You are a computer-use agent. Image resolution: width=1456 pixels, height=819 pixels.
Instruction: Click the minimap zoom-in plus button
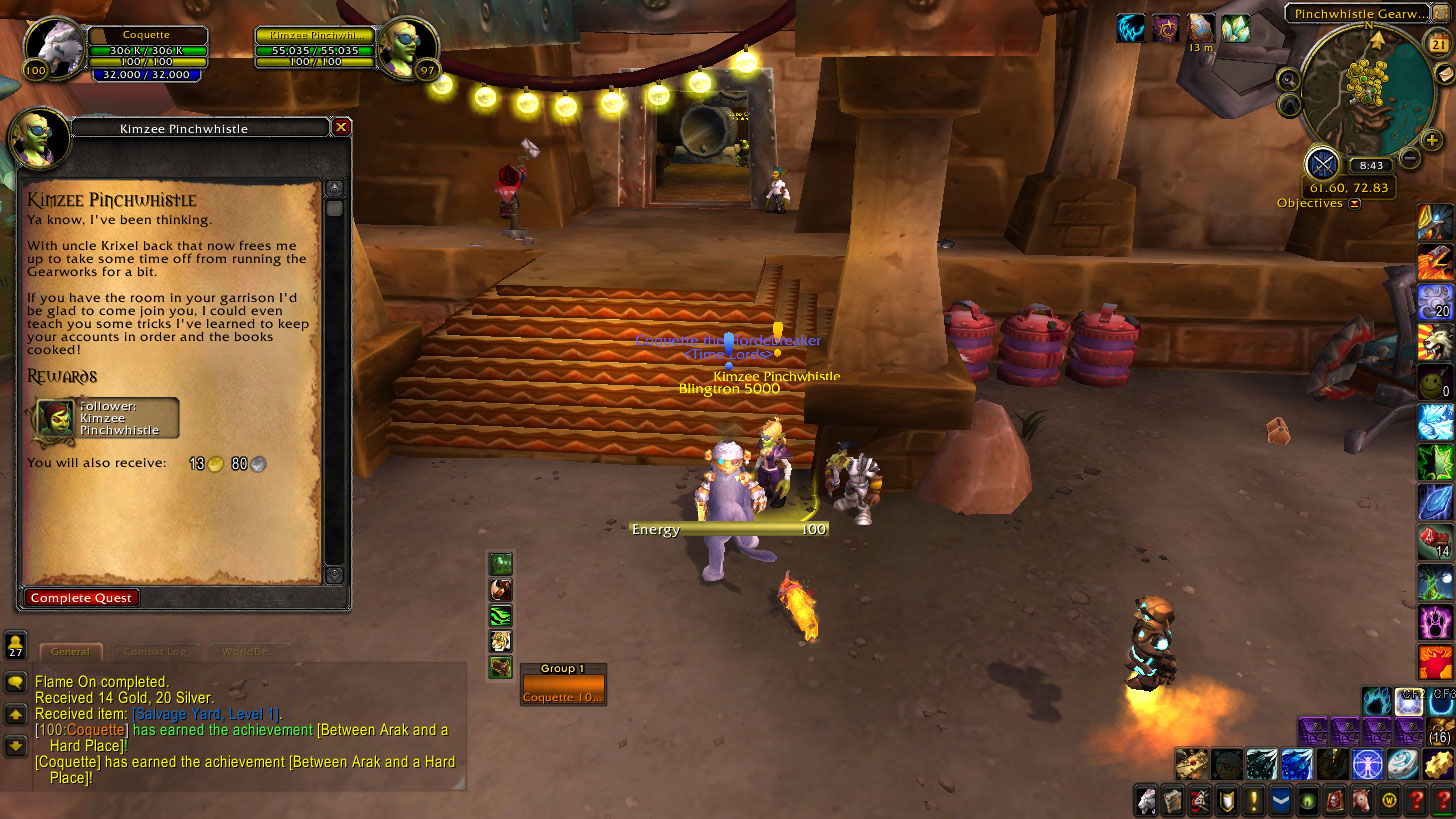1431,140
